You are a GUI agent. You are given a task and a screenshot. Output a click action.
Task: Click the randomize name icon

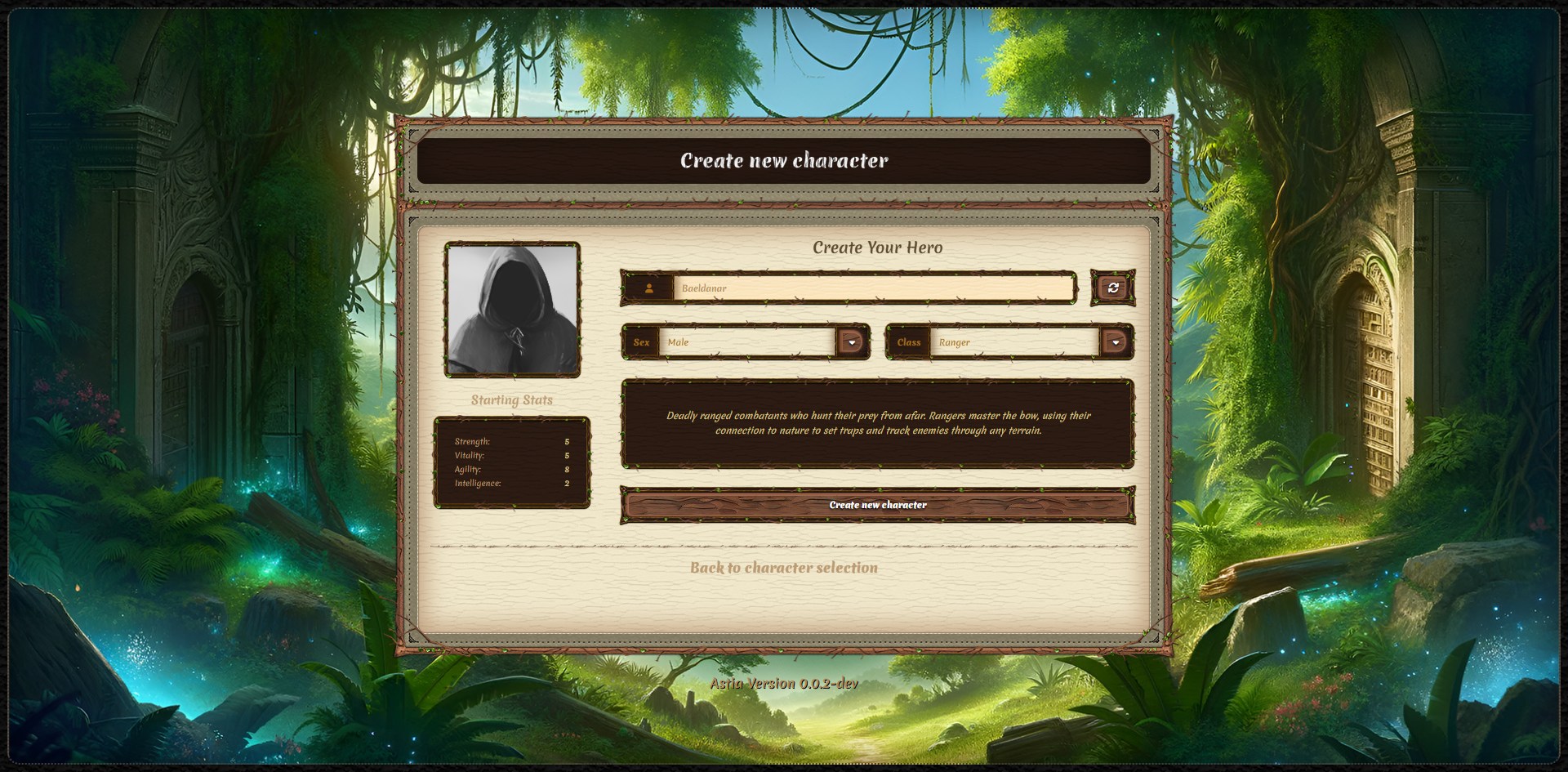point(1113,288)
